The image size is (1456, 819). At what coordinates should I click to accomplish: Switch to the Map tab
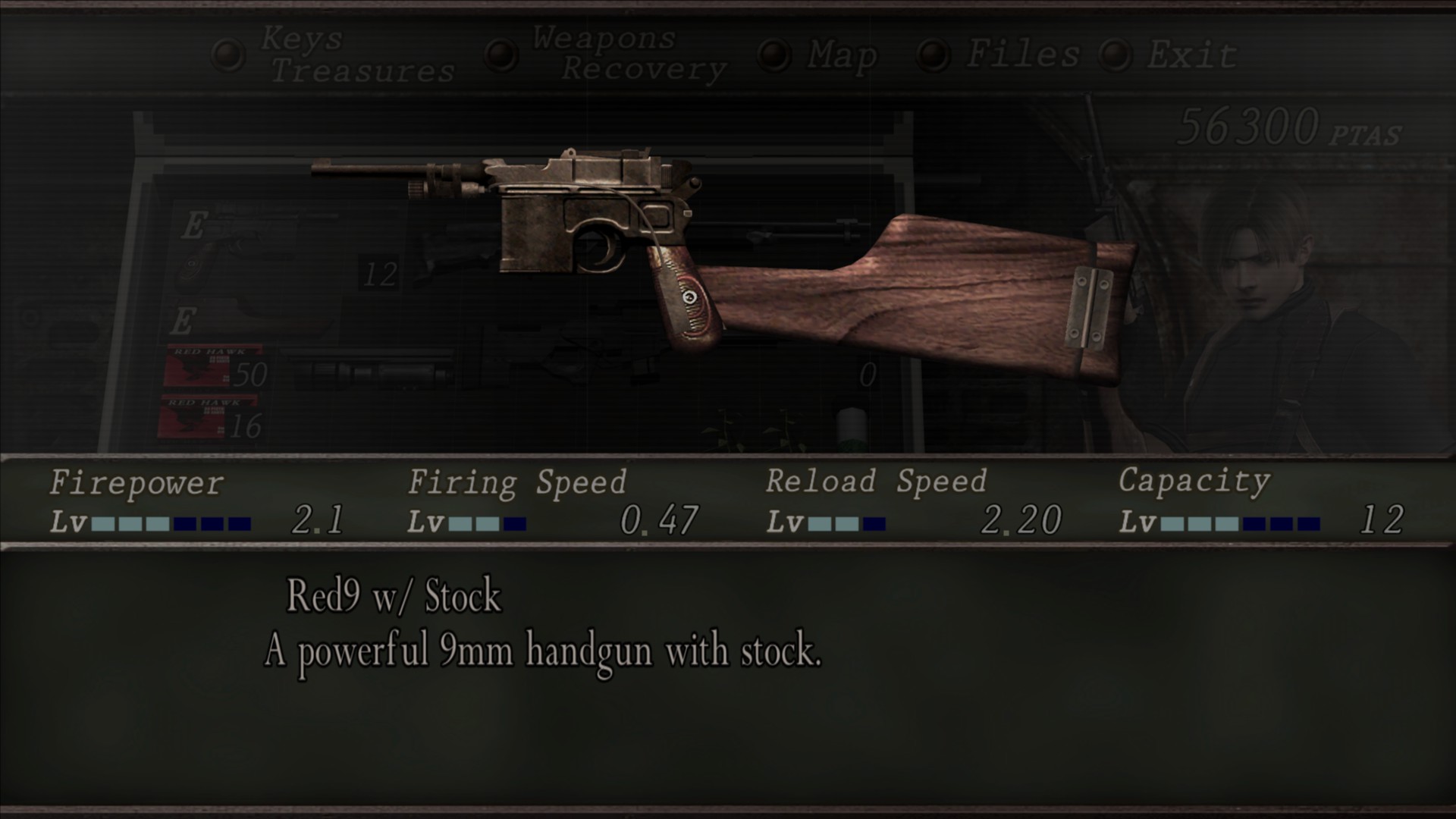[842, 53]
